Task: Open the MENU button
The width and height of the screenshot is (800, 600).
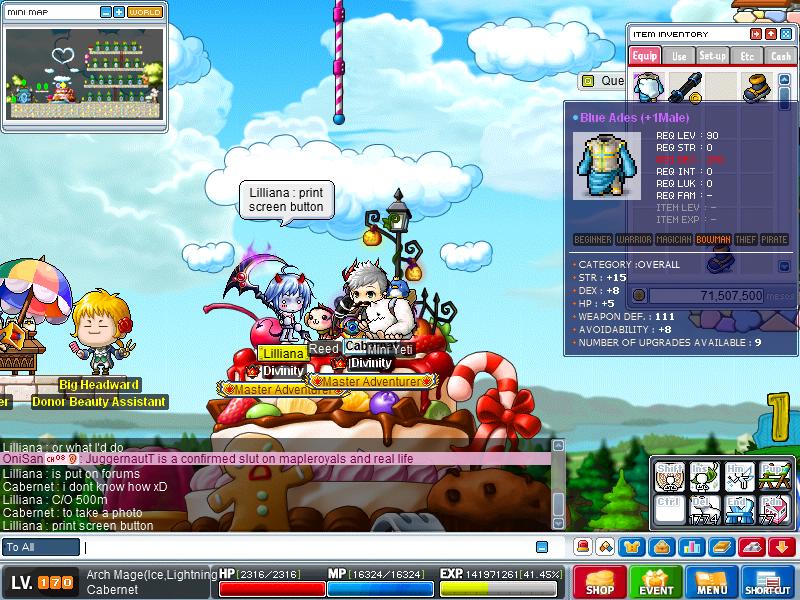Action: (712, 582)
